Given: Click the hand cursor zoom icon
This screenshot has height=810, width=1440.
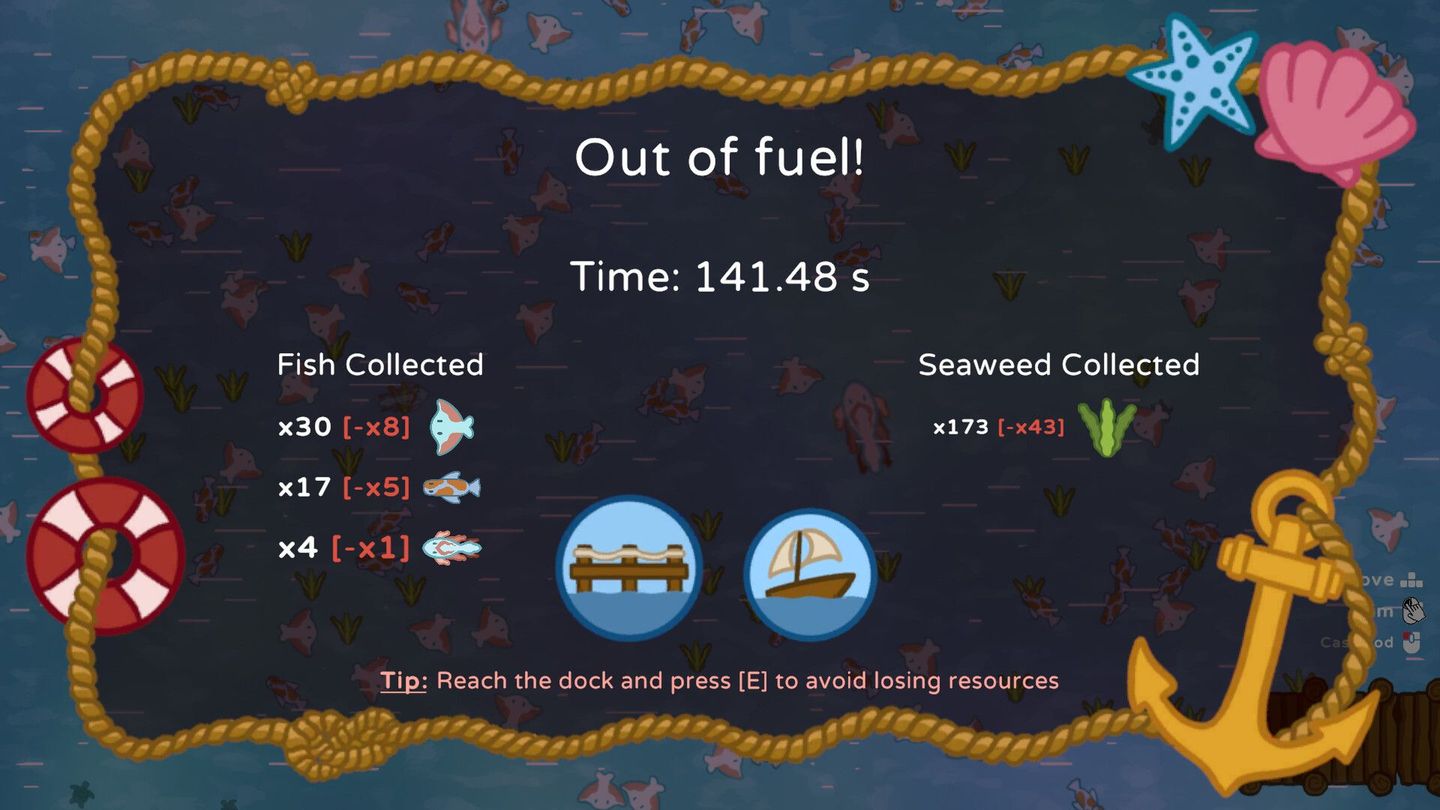Looking at the screenshot, I should [x=1413, y=608].
